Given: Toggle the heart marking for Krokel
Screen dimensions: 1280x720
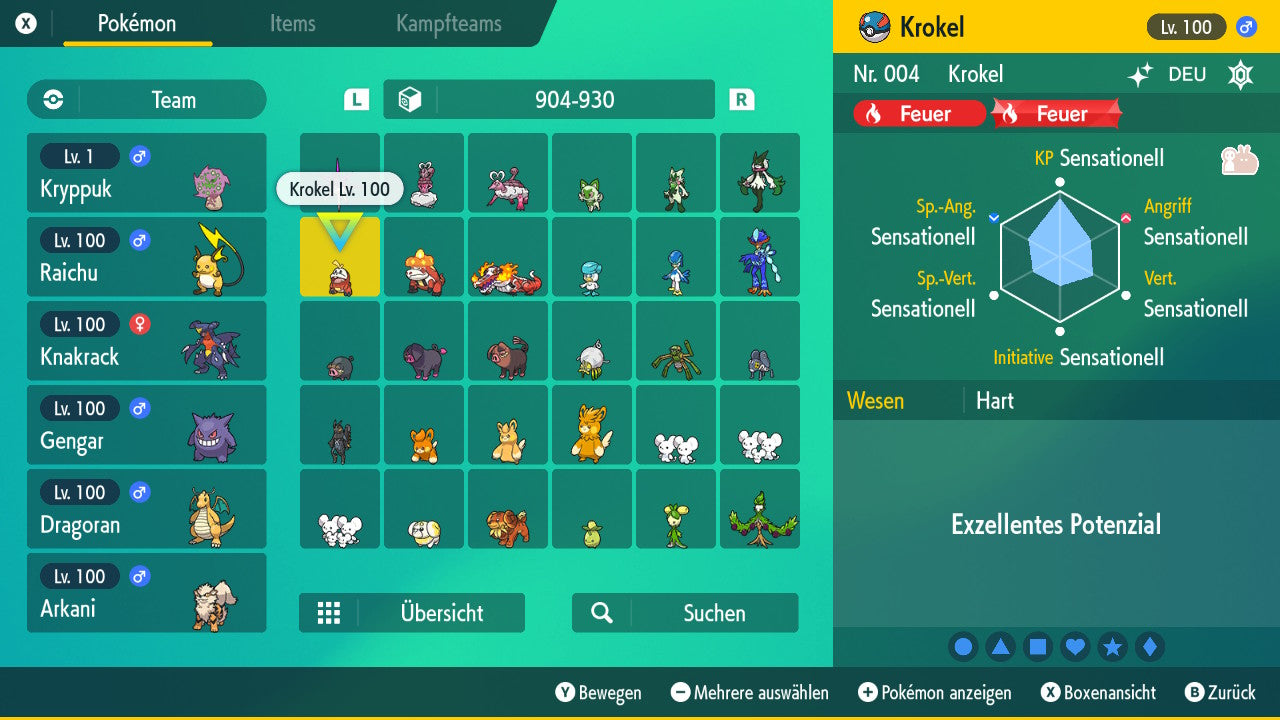Looking at the screenshot, I should [x=1075, y=647].
